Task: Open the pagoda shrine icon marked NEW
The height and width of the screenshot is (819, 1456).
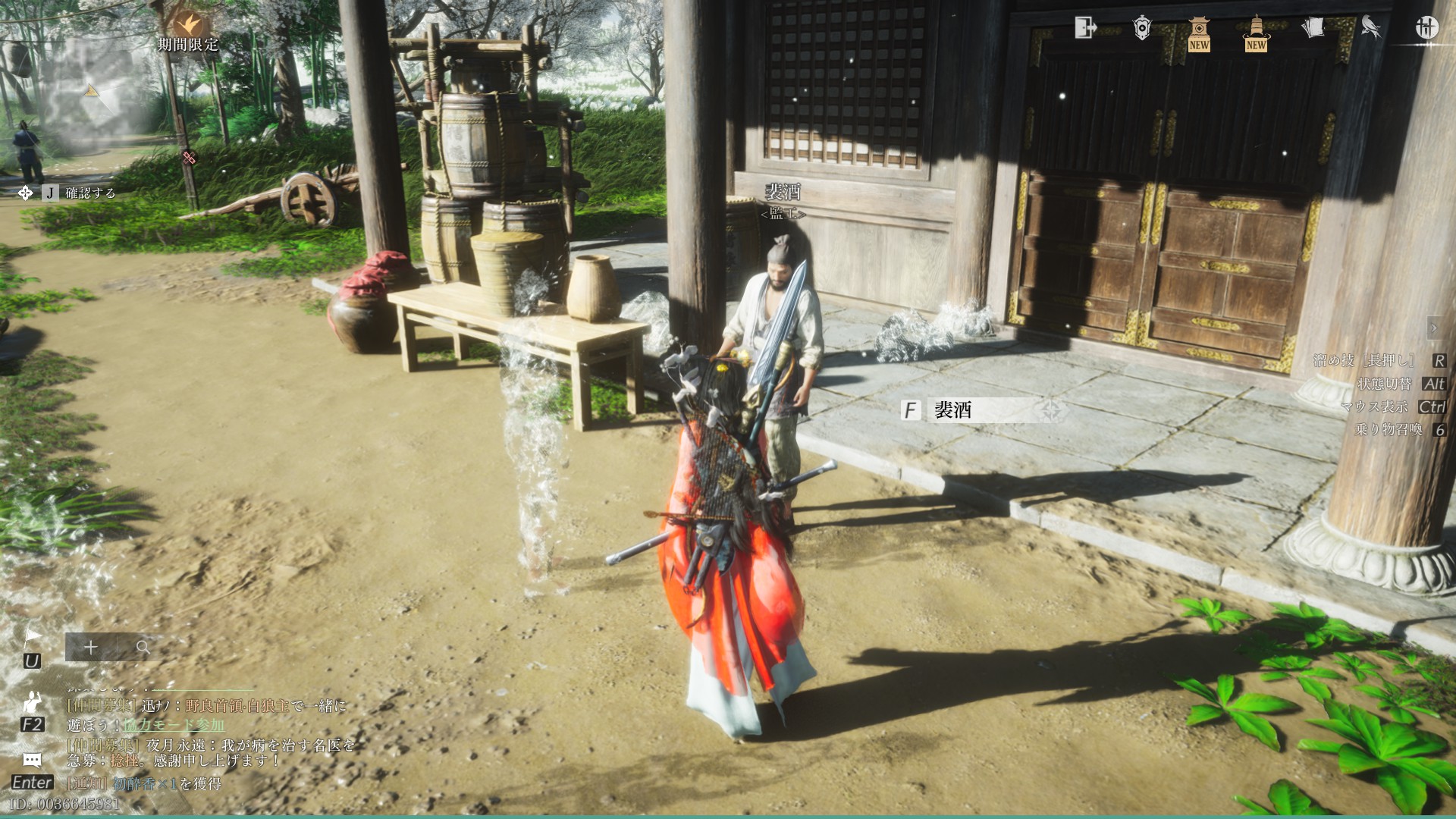Action: [x=1199, y=32]
